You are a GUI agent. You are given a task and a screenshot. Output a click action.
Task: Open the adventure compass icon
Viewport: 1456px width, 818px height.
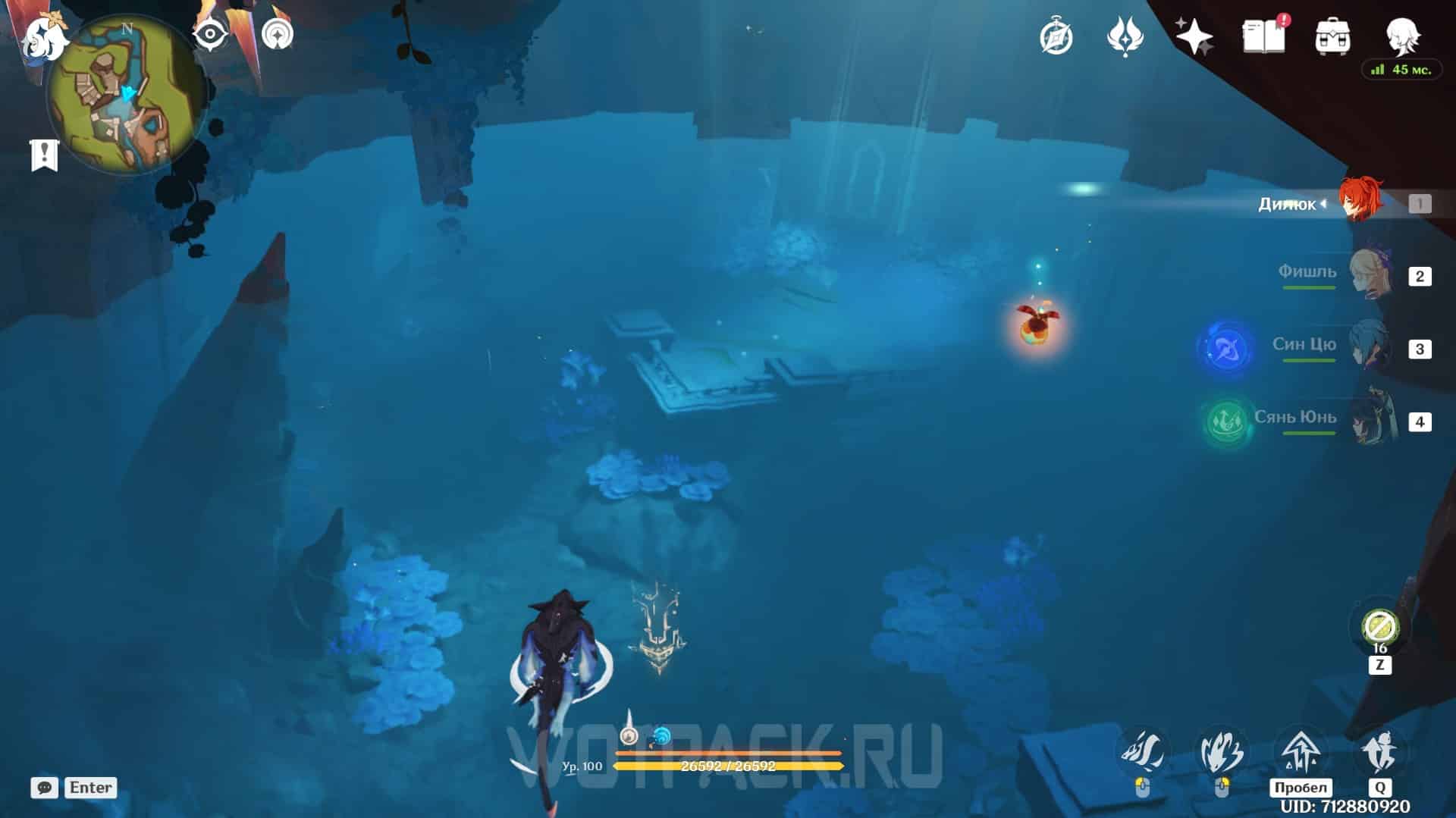pyautogui.click(x=1056, y=36)
